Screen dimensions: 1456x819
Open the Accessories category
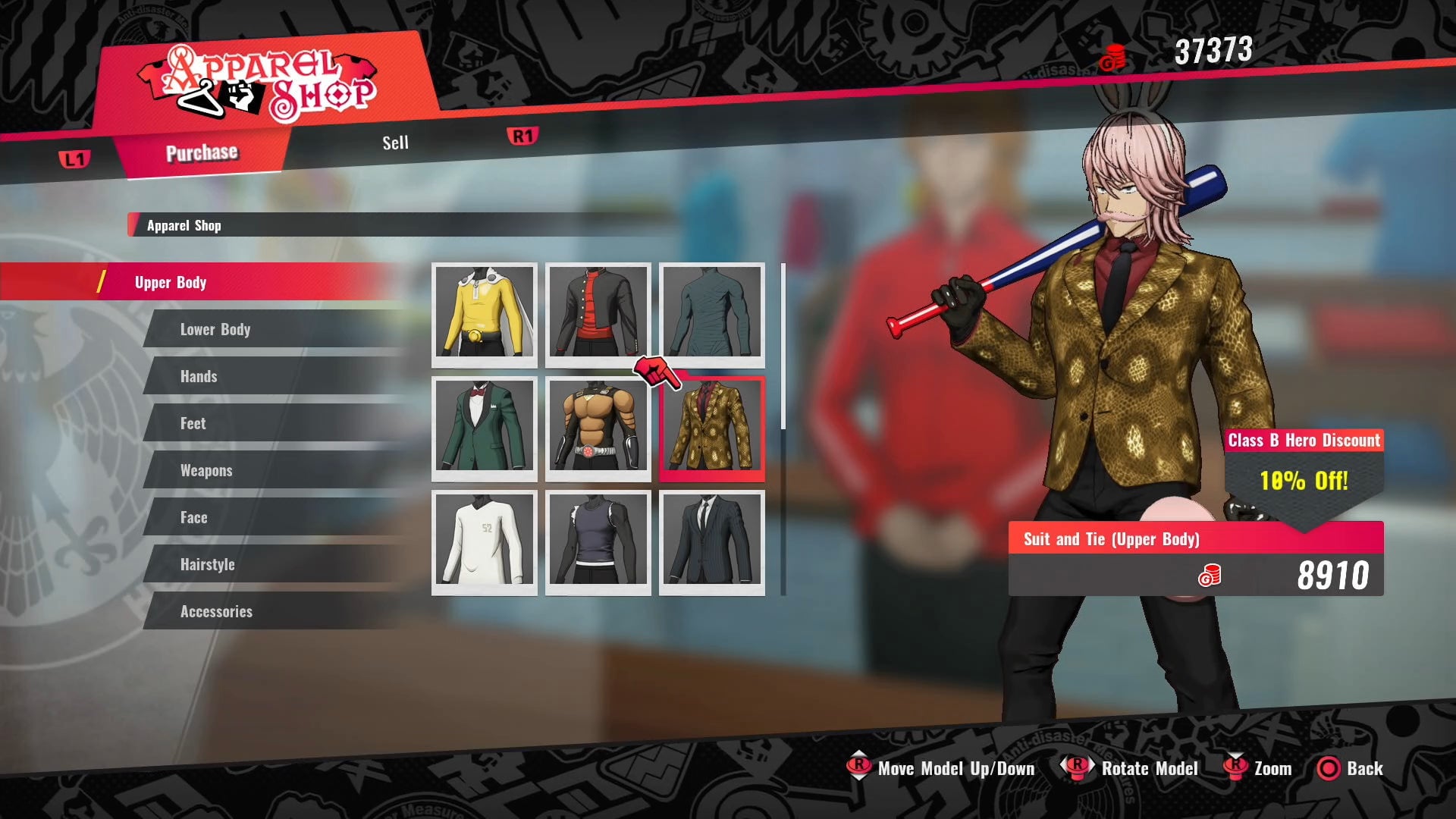point(216,611)
